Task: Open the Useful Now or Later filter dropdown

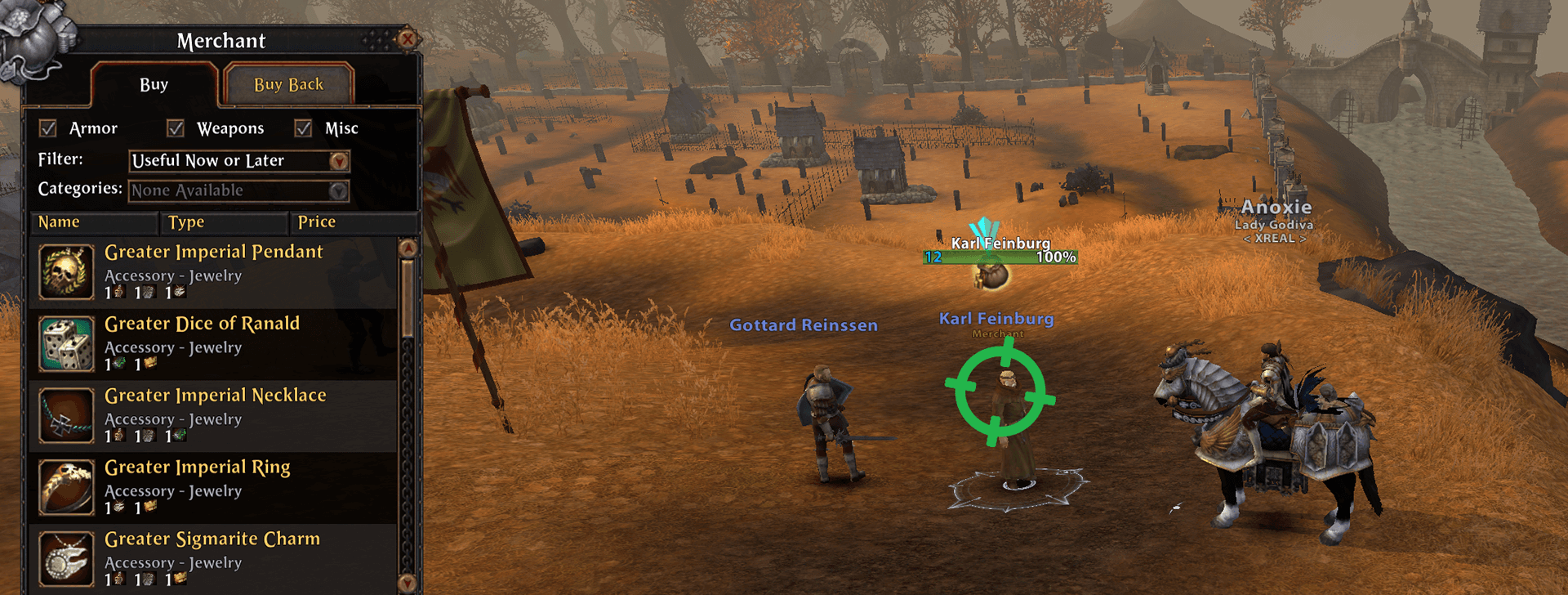Action: point(339,161)
